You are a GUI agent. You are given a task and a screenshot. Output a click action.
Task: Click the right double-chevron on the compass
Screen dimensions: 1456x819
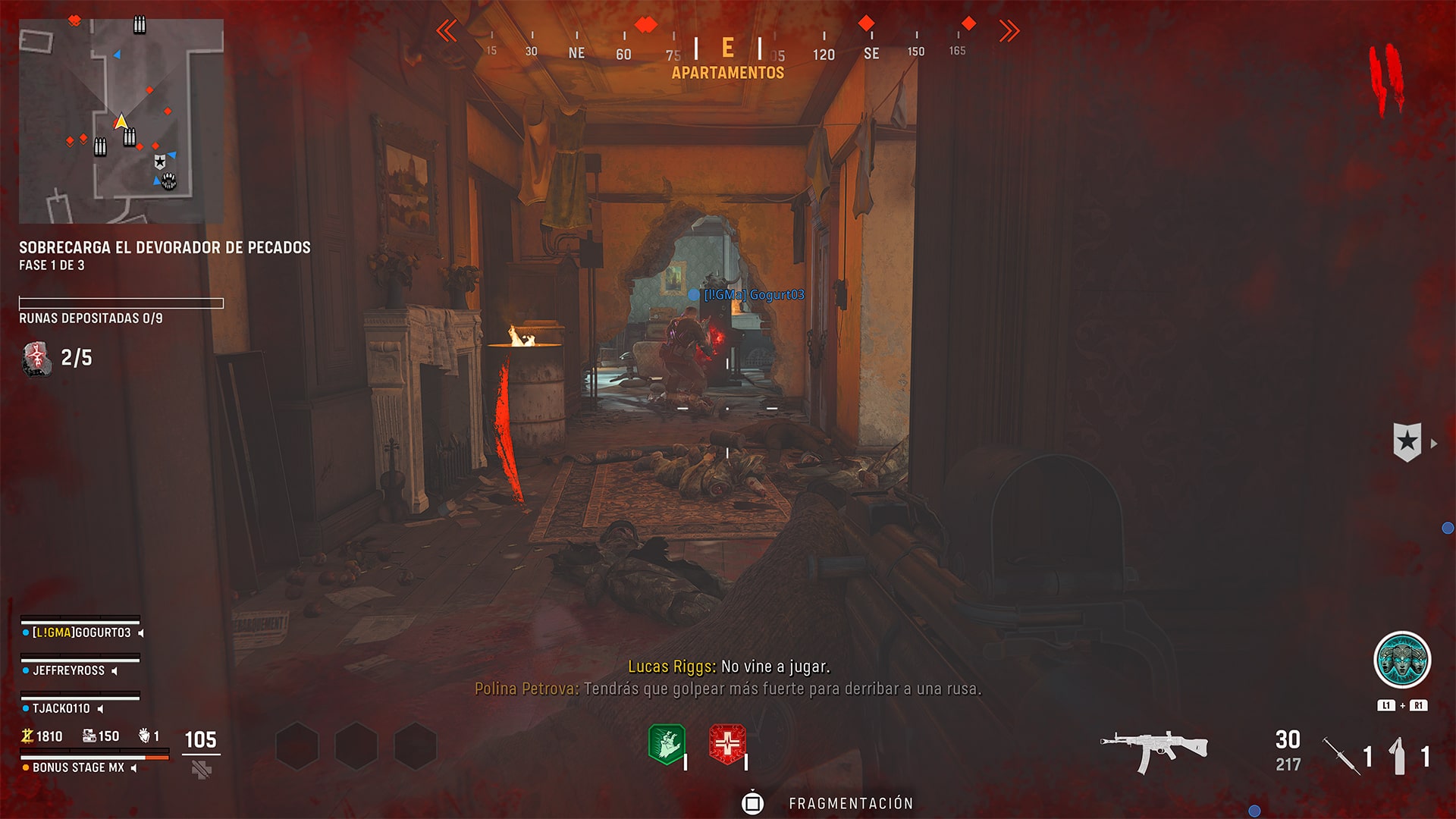(x=1009, y=29)
